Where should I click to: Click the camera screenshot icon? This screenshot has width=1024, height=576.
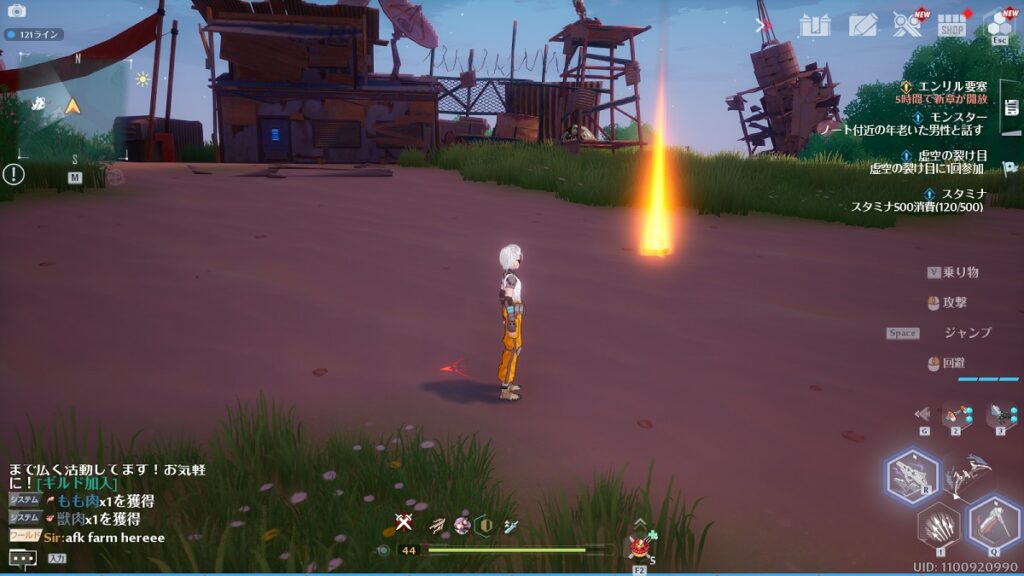(17, 11)
